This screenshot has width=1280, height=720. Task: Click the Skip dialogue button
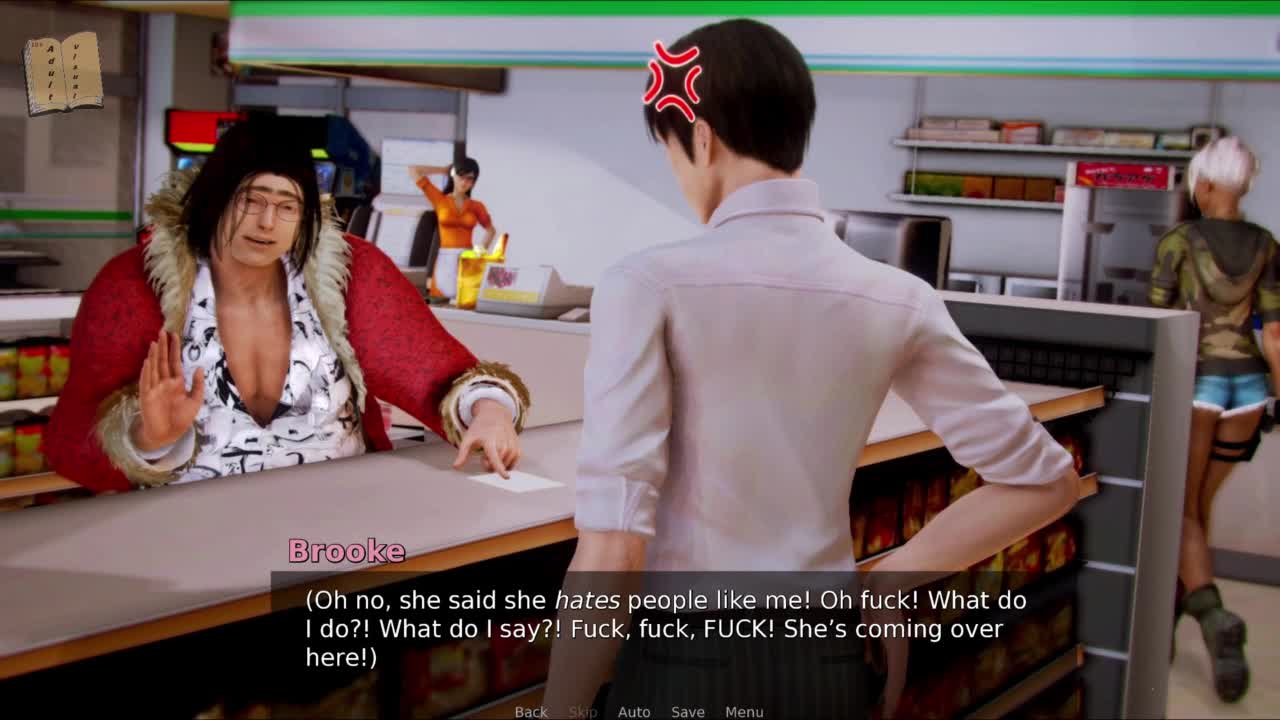583,712
